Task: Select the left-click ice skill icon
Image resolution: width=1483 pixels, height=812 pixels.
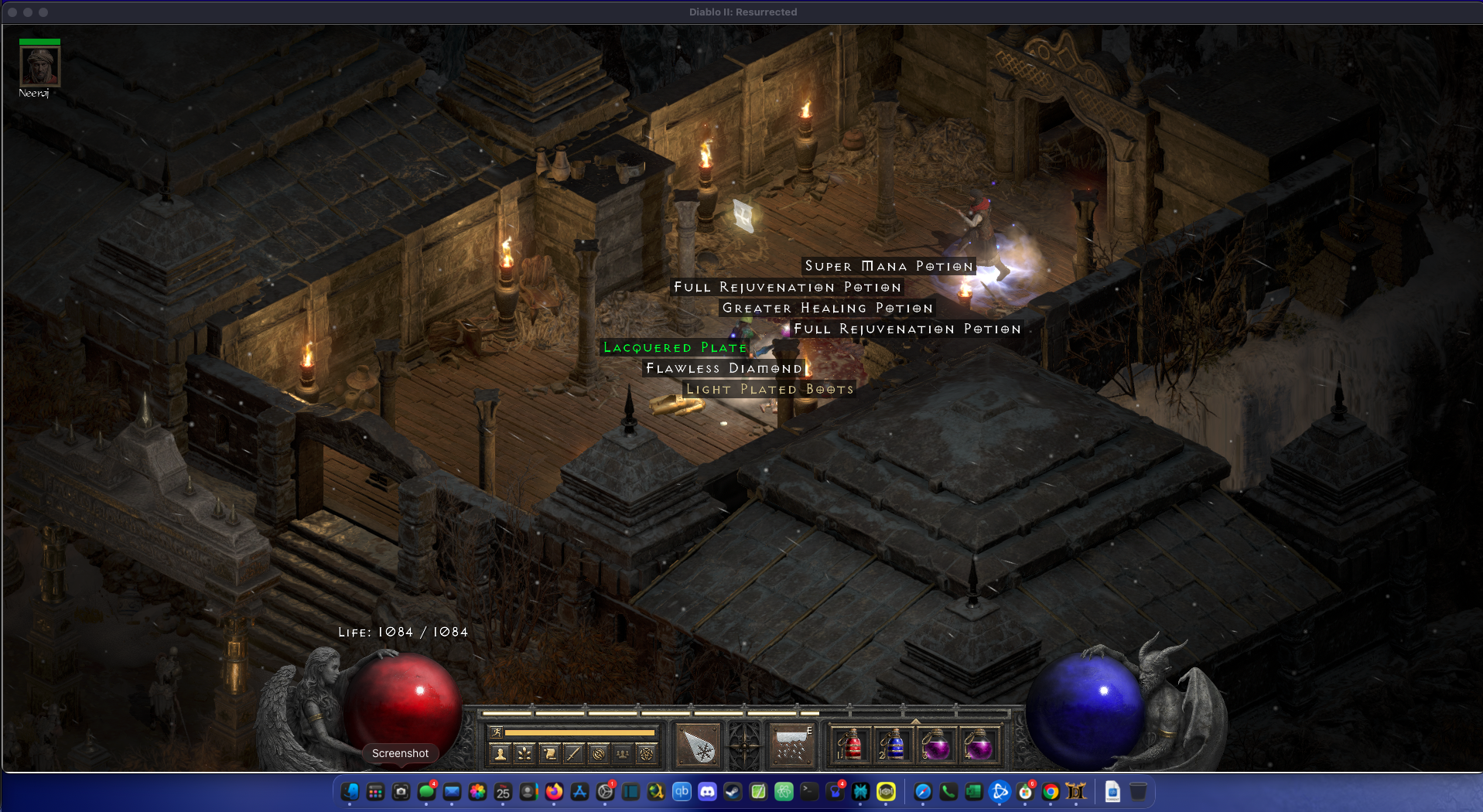Action: [x=699, y=745]
